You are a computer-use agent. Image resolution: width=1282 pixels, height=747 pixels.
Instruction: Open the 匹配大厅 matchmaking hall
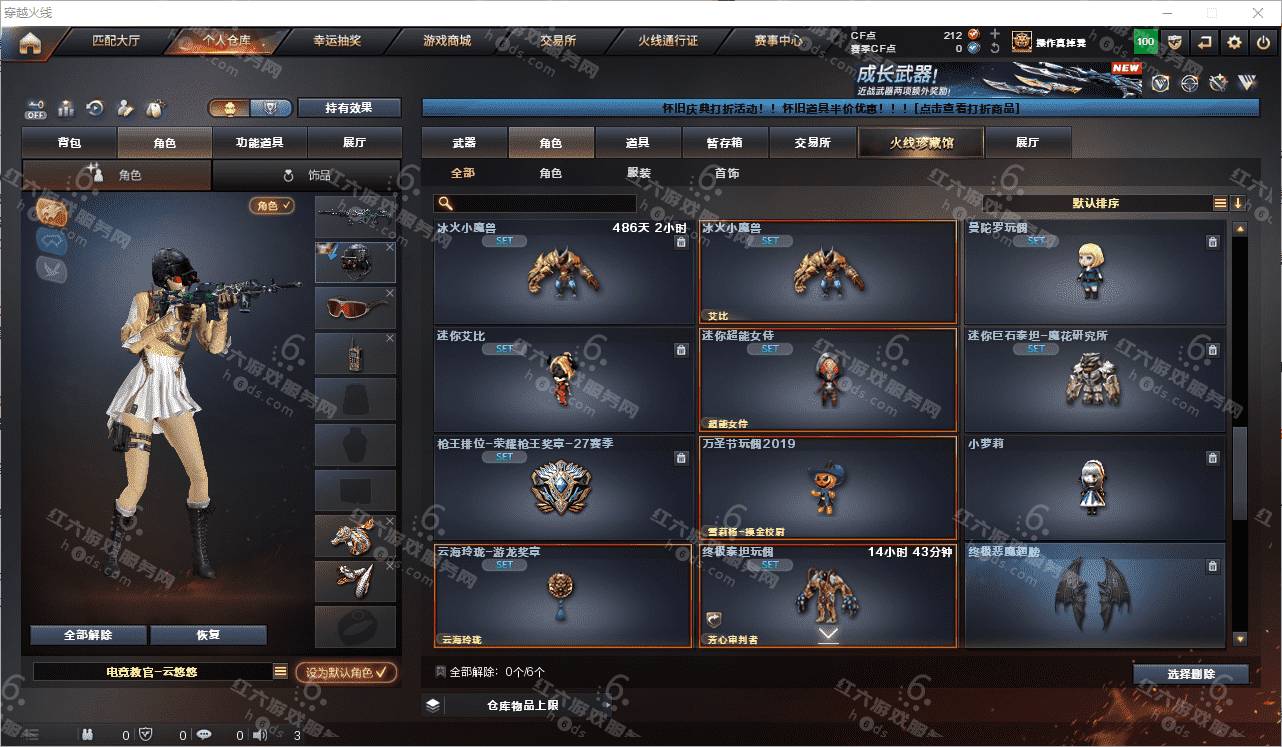(118, 41)
